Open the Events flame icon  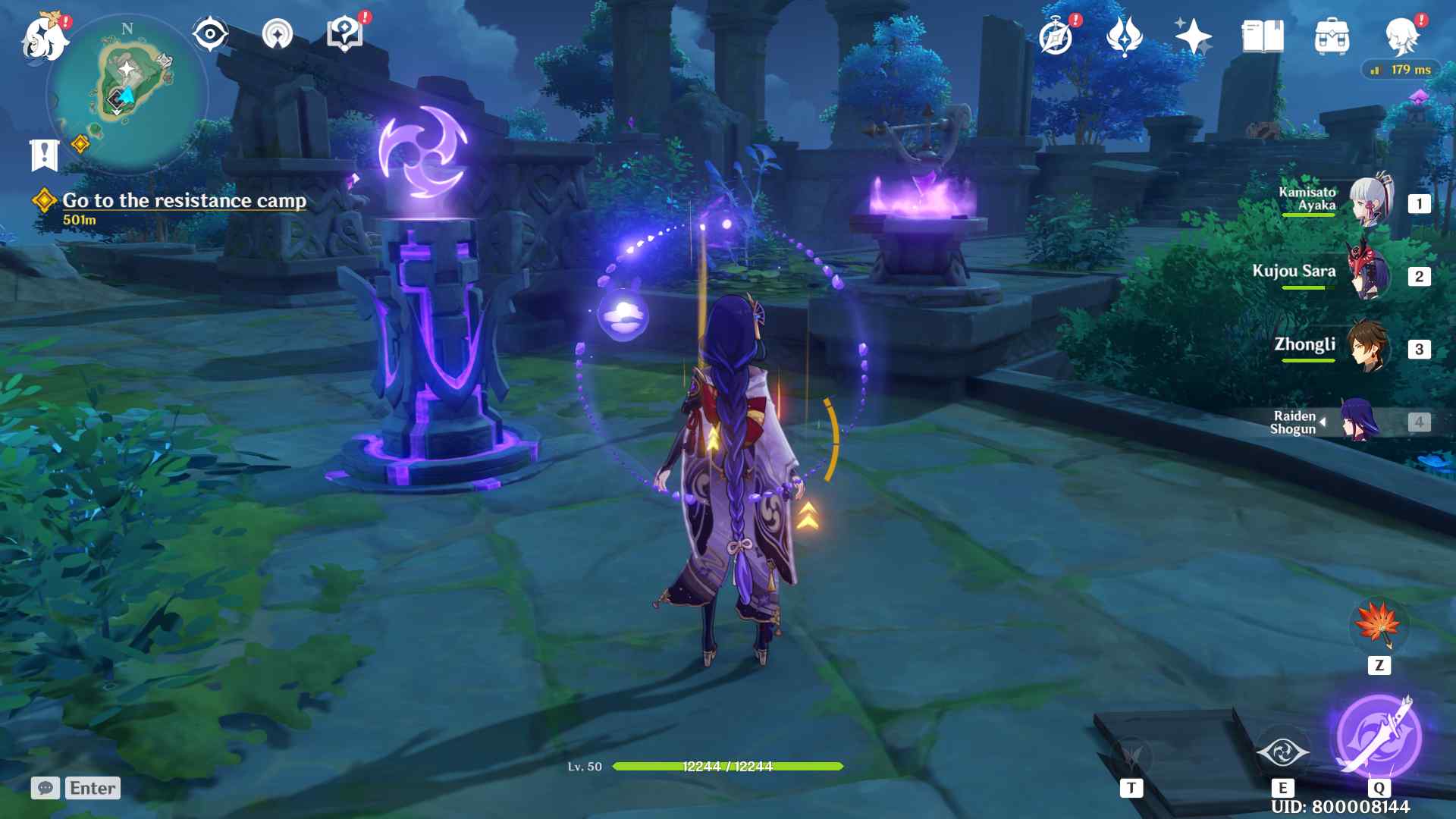tap(1125, 36)
